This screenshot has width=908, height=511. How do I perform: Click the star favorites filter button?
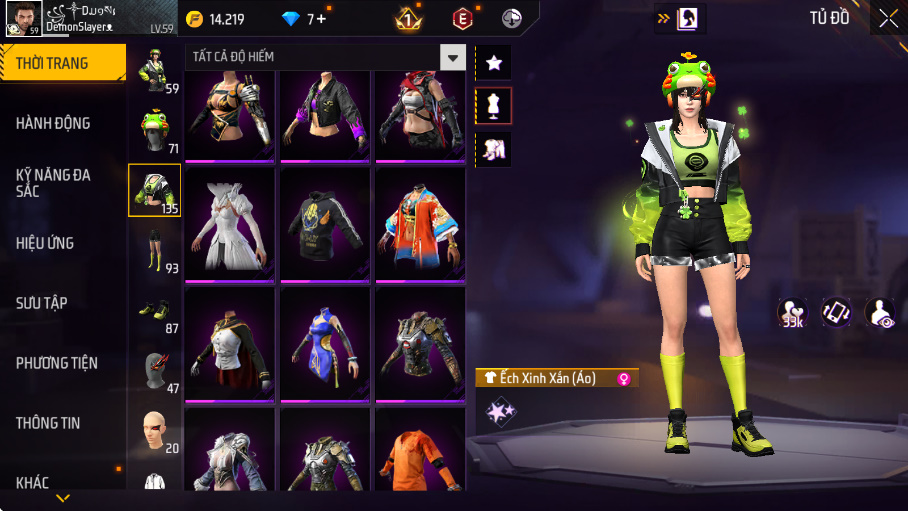(x=493, y=62)
